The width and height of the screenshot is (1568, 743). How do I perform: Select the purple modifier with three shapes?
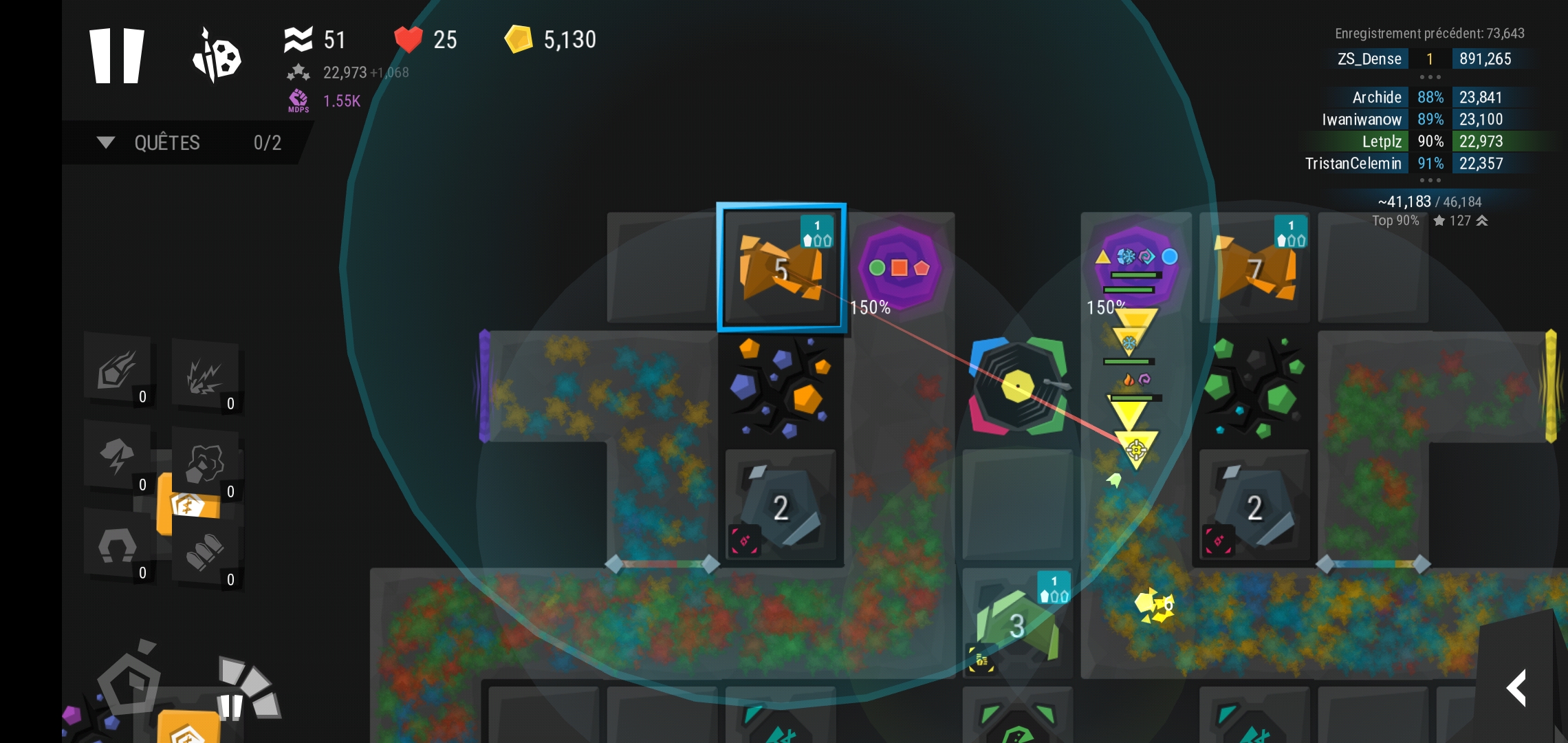pos(900,268)
